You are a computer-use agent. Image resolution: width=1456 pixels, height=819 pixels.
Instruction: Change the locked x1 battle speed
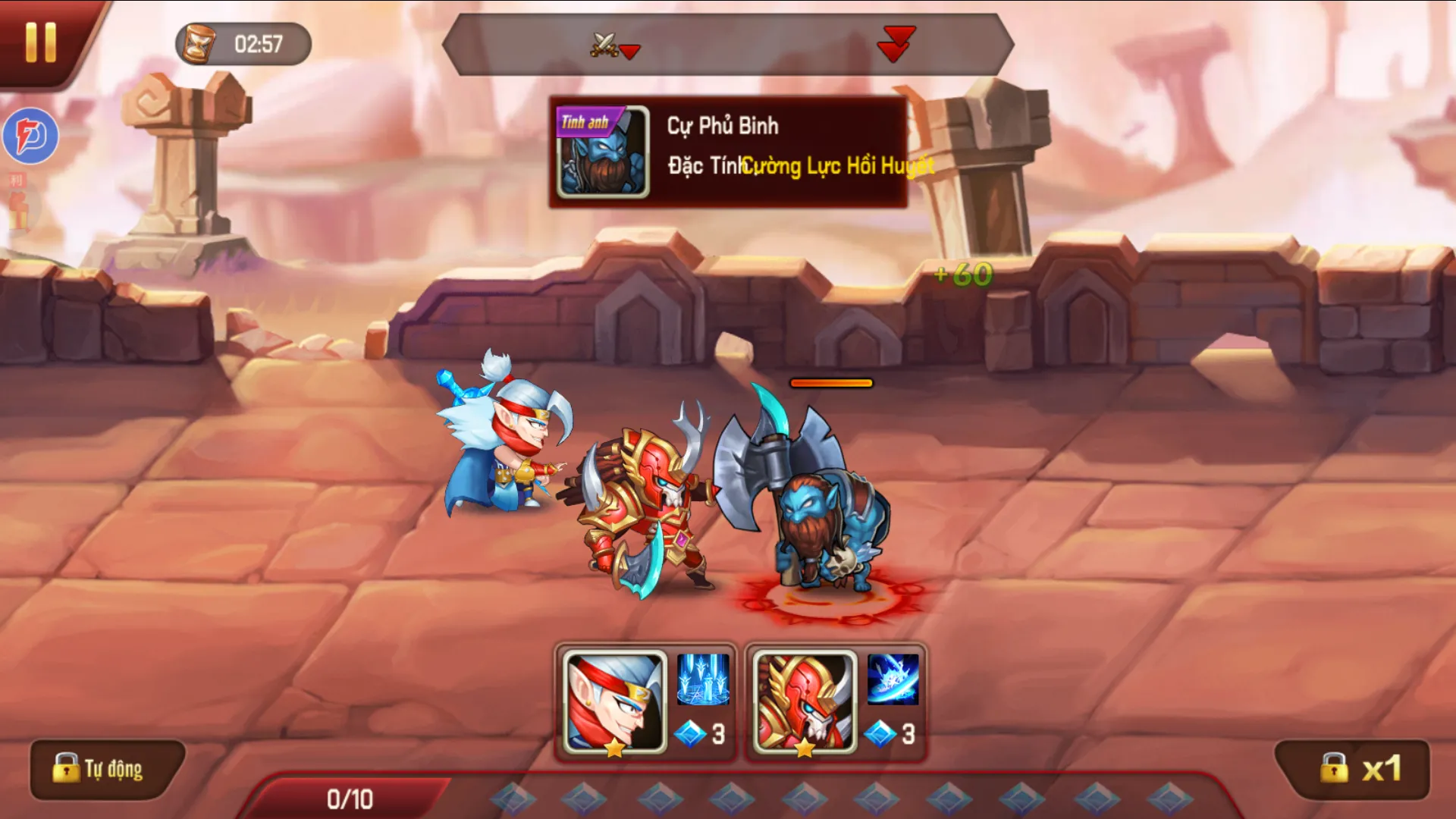pos(1354,769)
